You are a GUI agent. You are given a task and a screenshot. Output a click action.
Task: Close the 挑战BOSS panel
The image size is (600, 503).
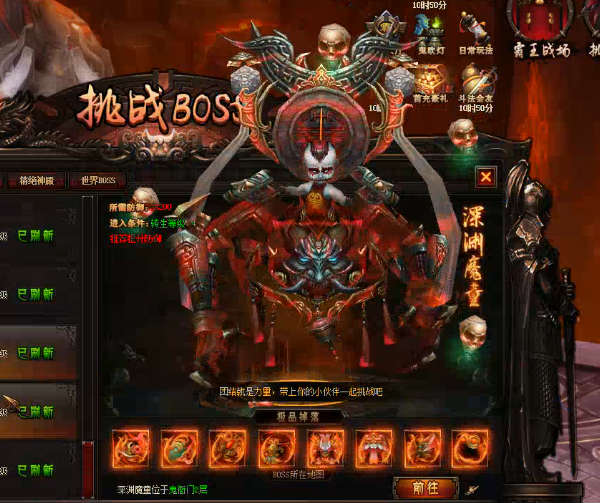pyautogui.click(x=485, y=177)
